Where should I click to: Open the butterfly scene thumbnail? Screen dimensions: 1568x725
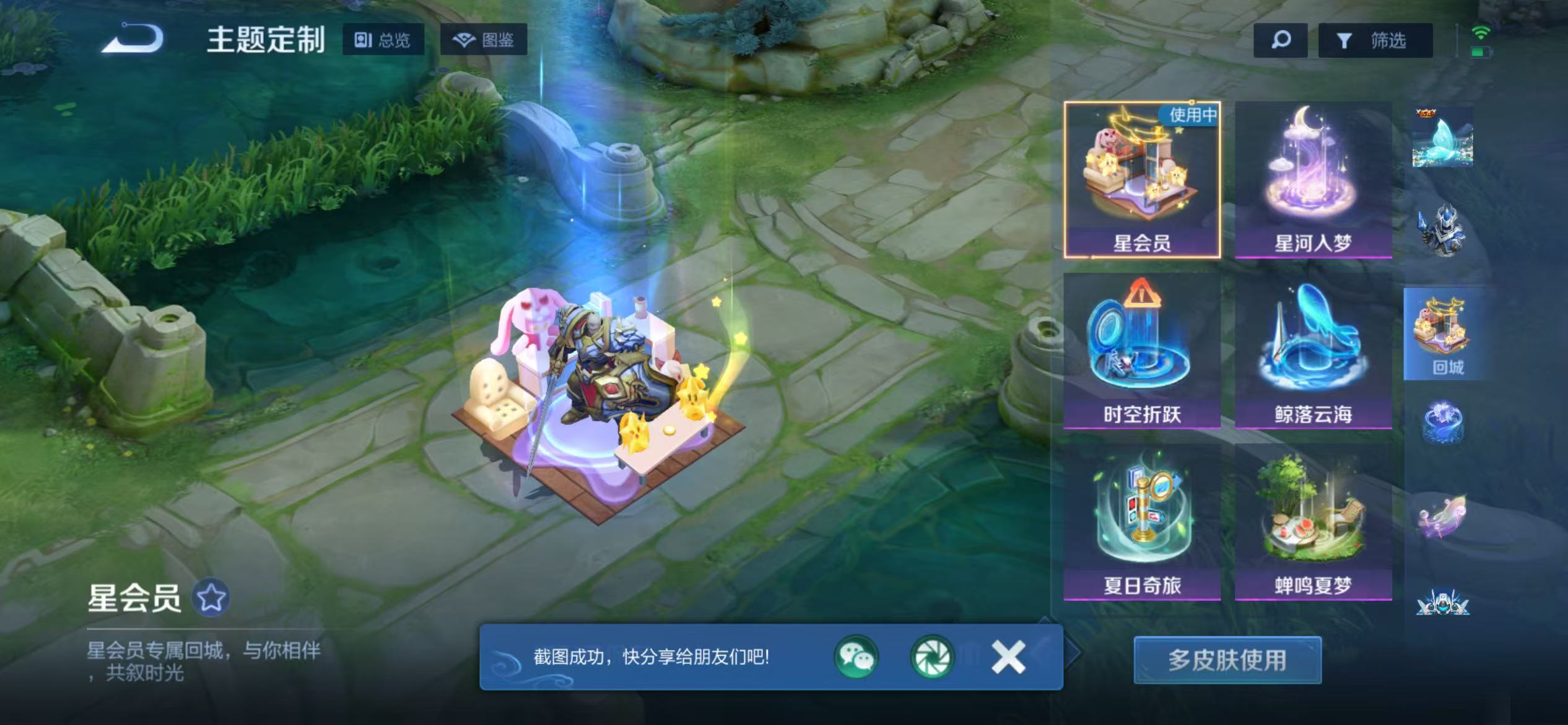tap(1443, 139)
